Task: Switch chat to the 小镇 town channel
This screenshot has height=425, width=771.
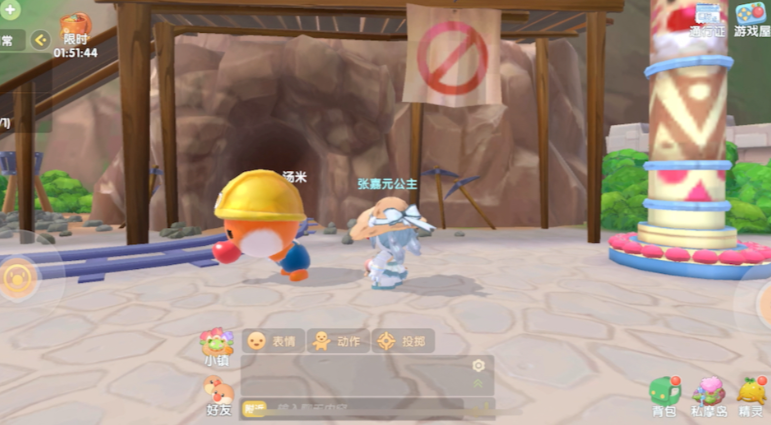Action: pyautogui.click(x=216, y=346)
